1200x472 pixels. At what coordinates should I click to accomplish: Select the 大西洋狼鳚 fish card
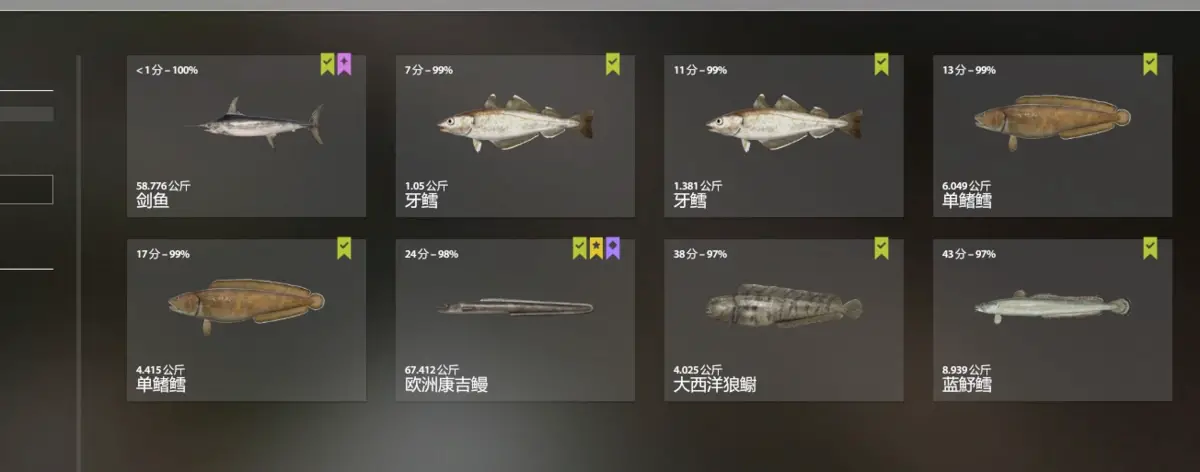pos(784,320)
